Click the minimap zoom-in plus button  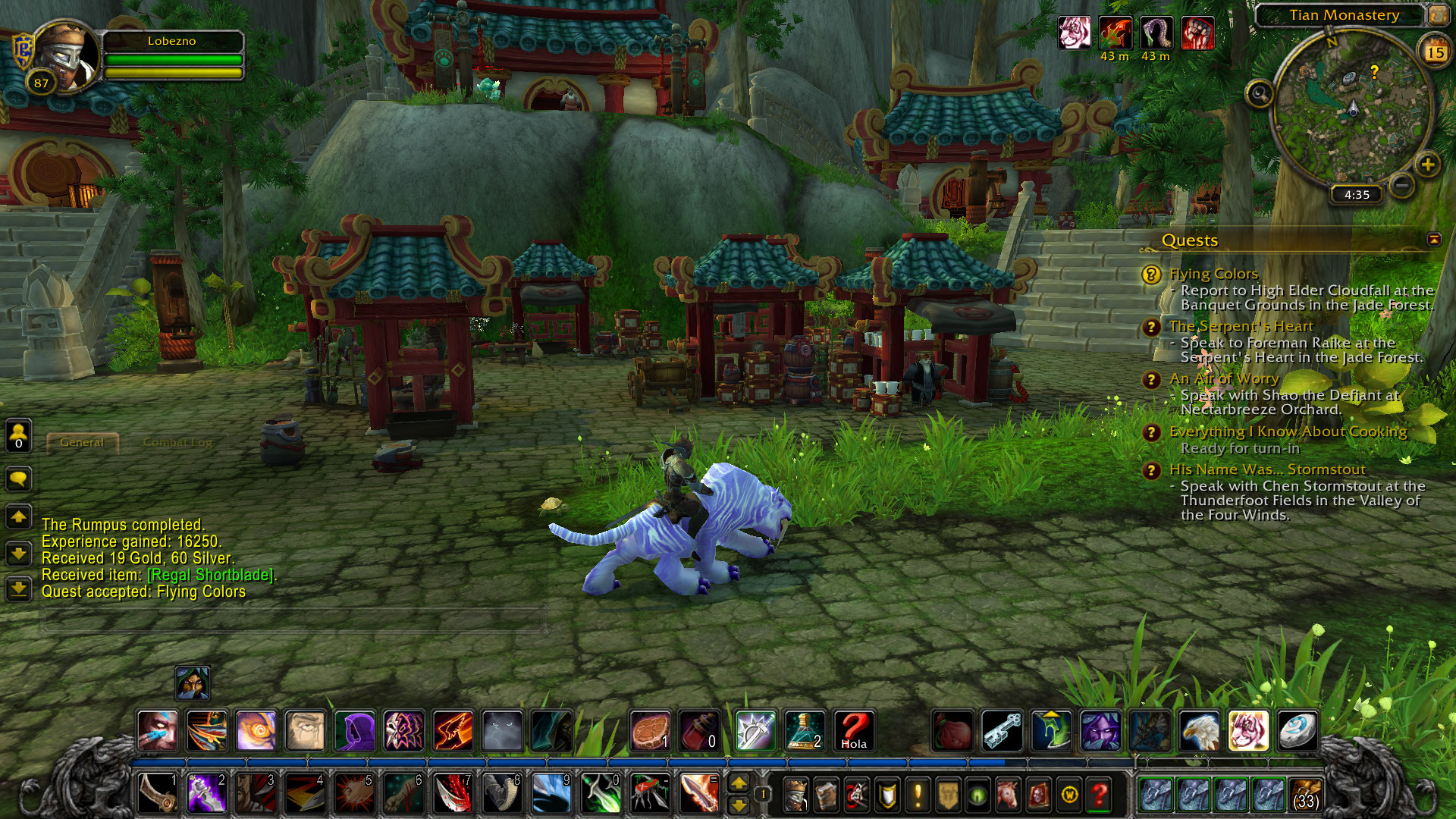[1427, 165]
